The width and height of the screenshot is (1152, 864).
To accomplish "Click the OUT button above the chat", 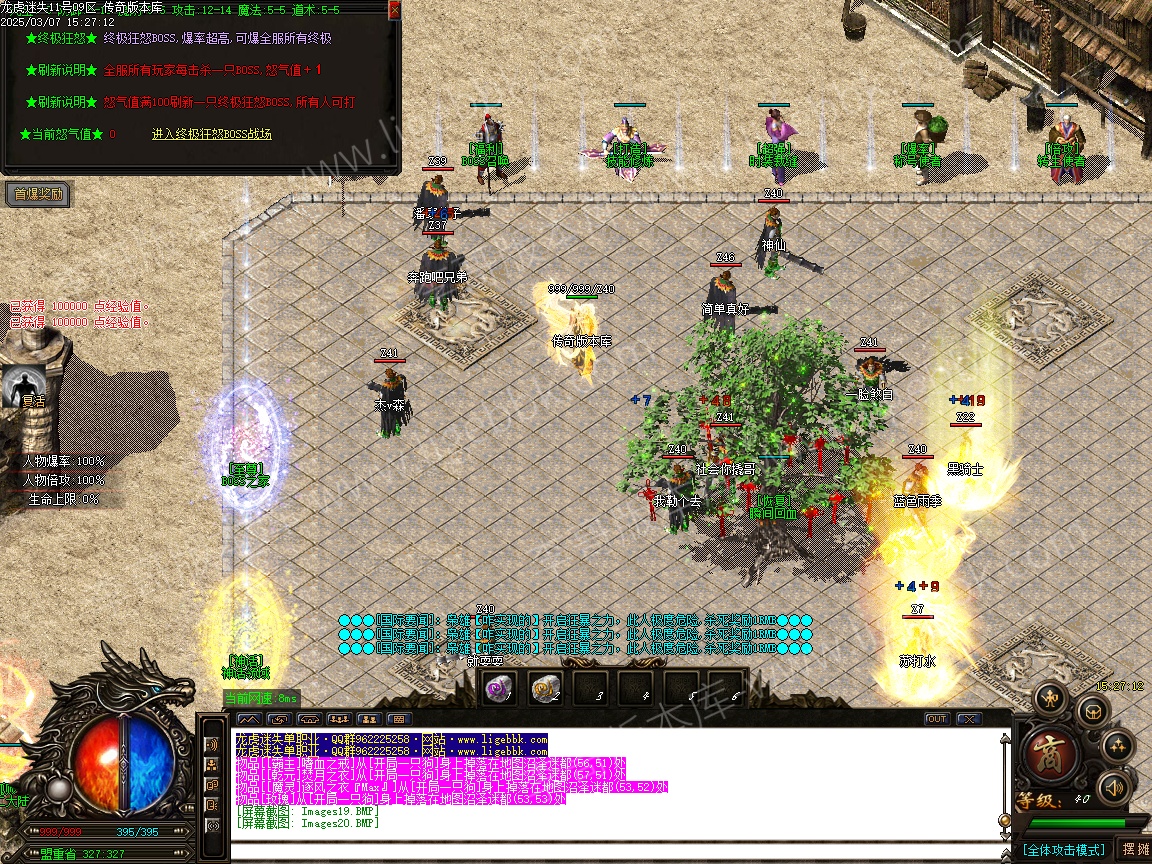I will pos(937,719).
